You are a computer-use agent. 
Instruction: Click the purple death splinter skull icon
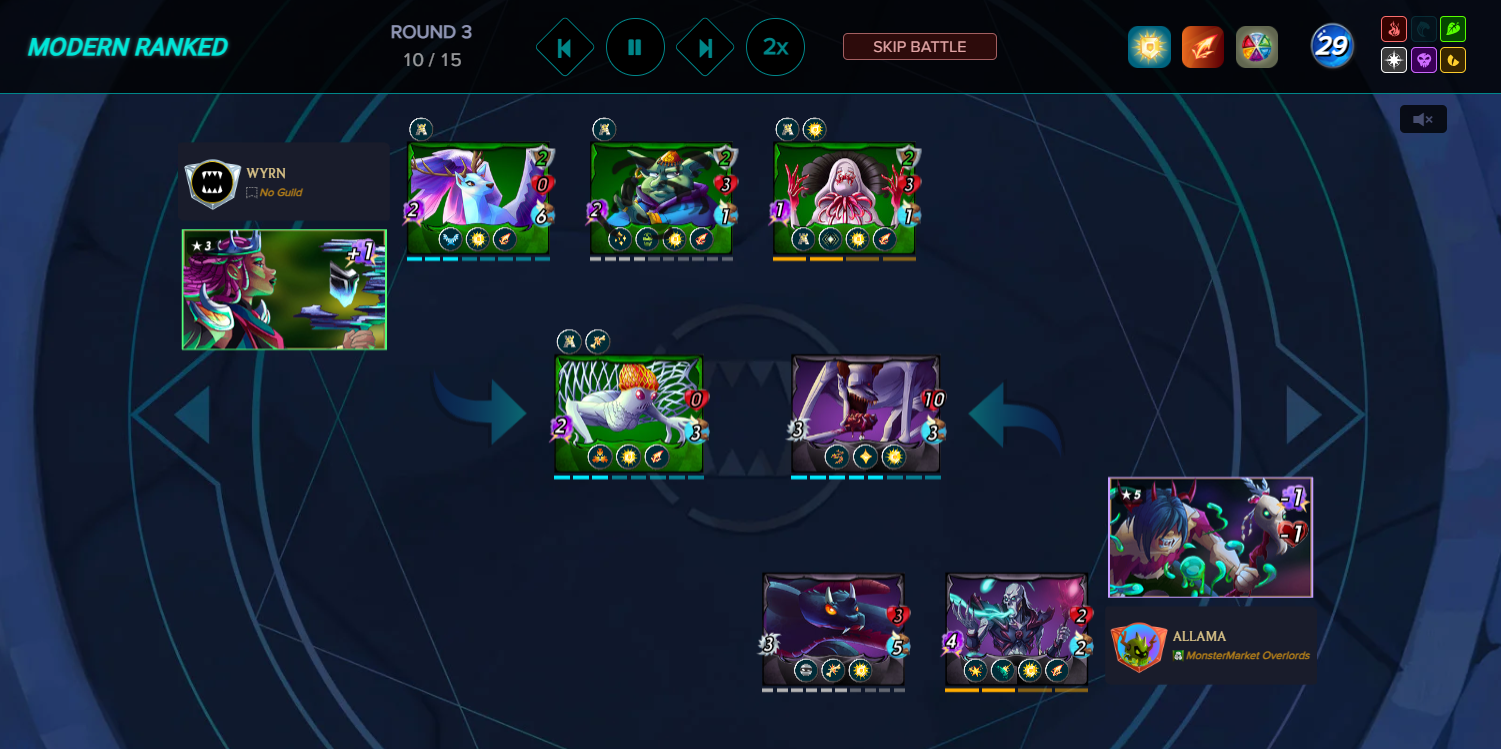point(1424,59)
